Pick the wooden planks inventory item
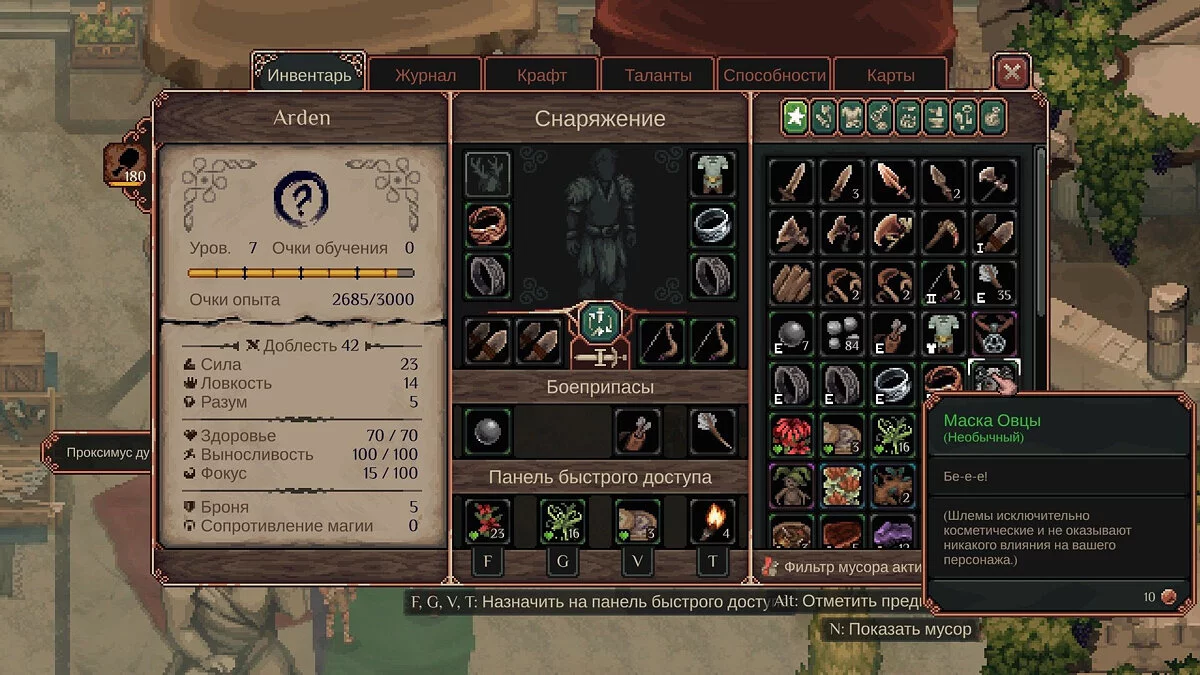The width and height of the screenshot is (1200, 675). (x=791, y=282)
